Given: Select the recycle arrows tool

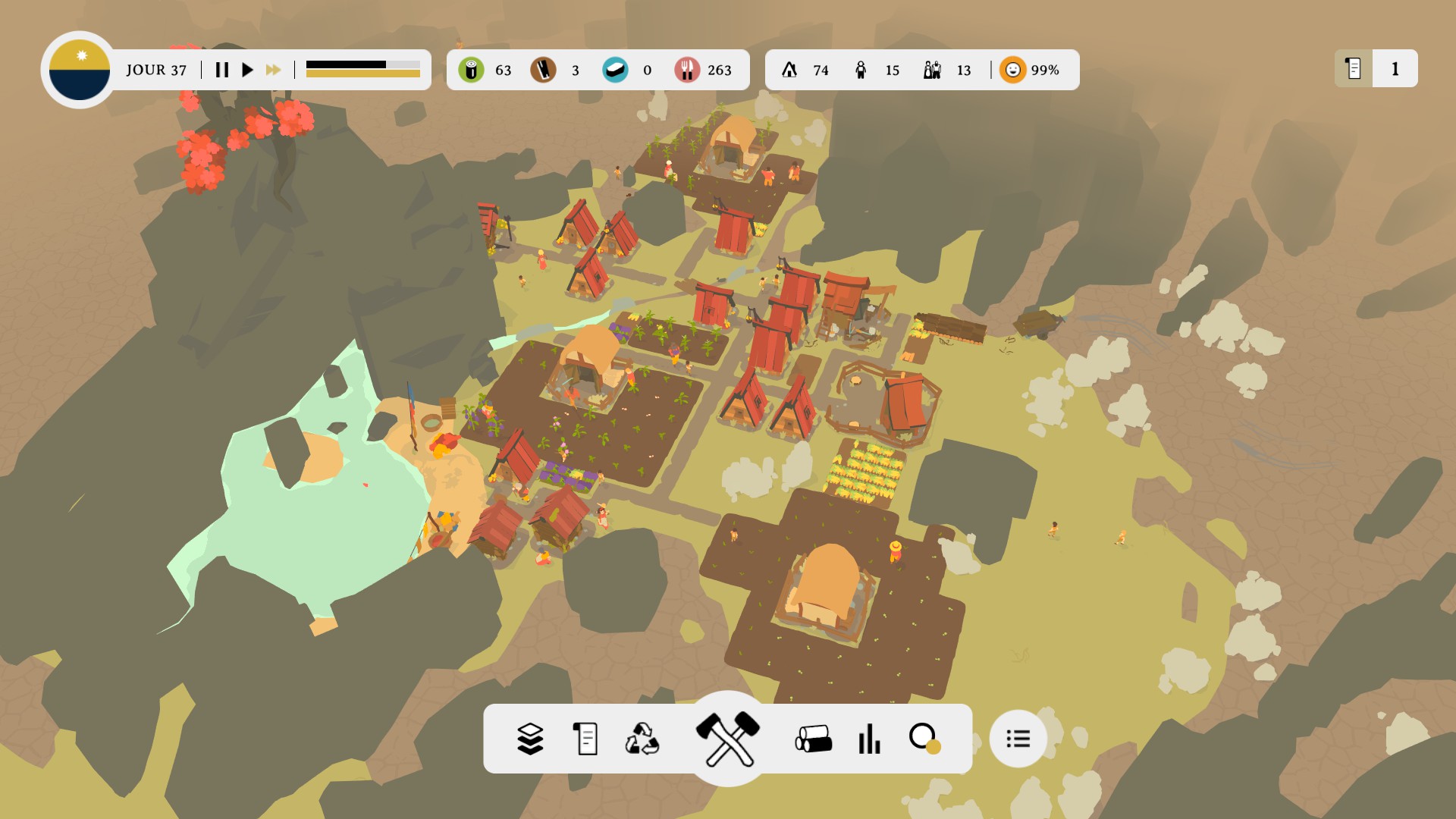Looking at the screenshot, I should click(x=642, y=739).
